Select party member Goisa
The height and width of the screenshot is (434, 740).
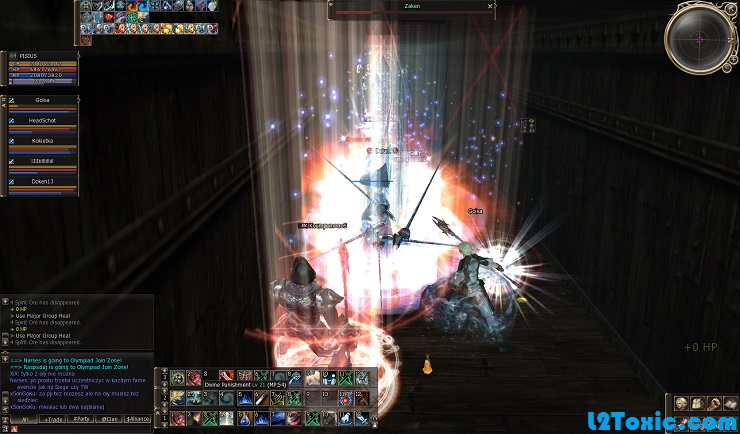(x=42, y=101)
